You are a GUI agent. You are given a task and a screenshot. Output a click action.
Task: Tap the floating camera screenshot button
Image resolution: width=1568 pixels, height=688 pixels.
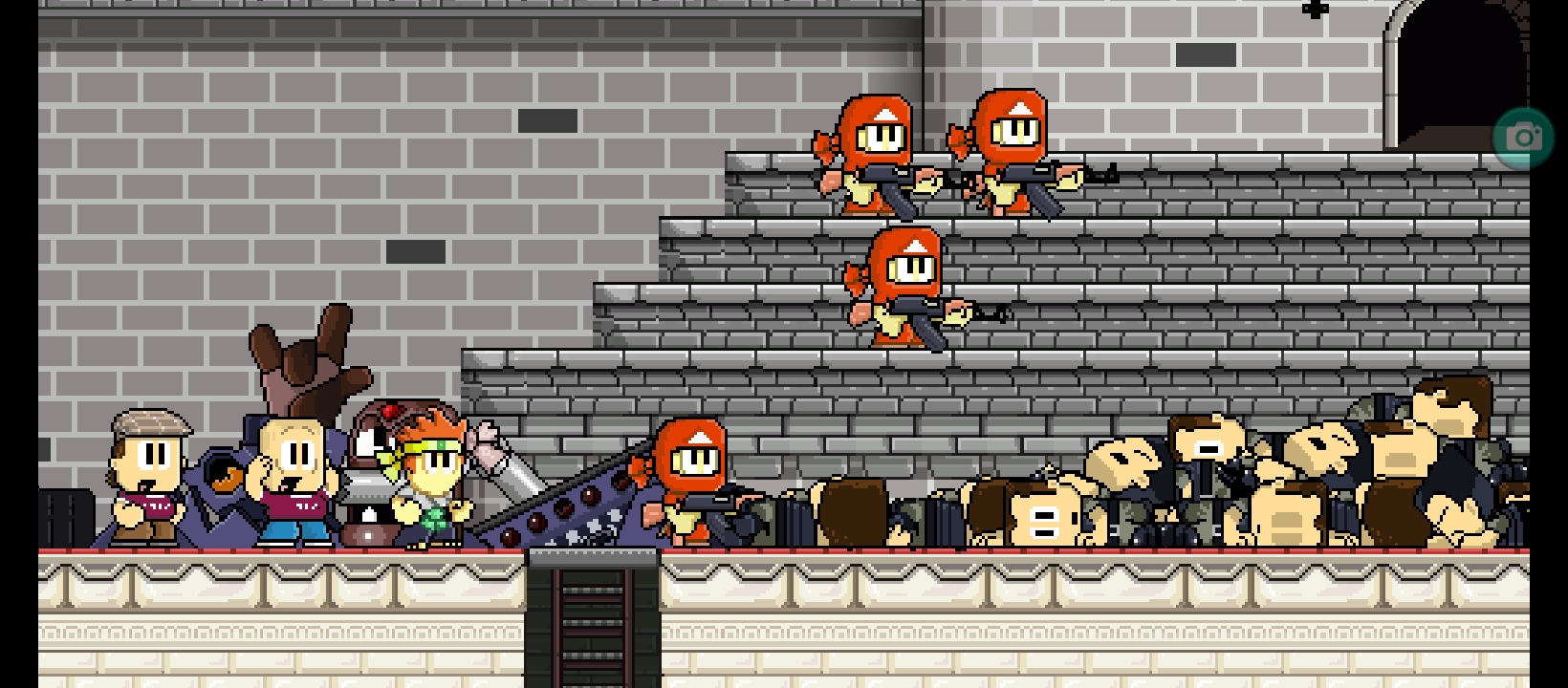[x=1523, y=139]
